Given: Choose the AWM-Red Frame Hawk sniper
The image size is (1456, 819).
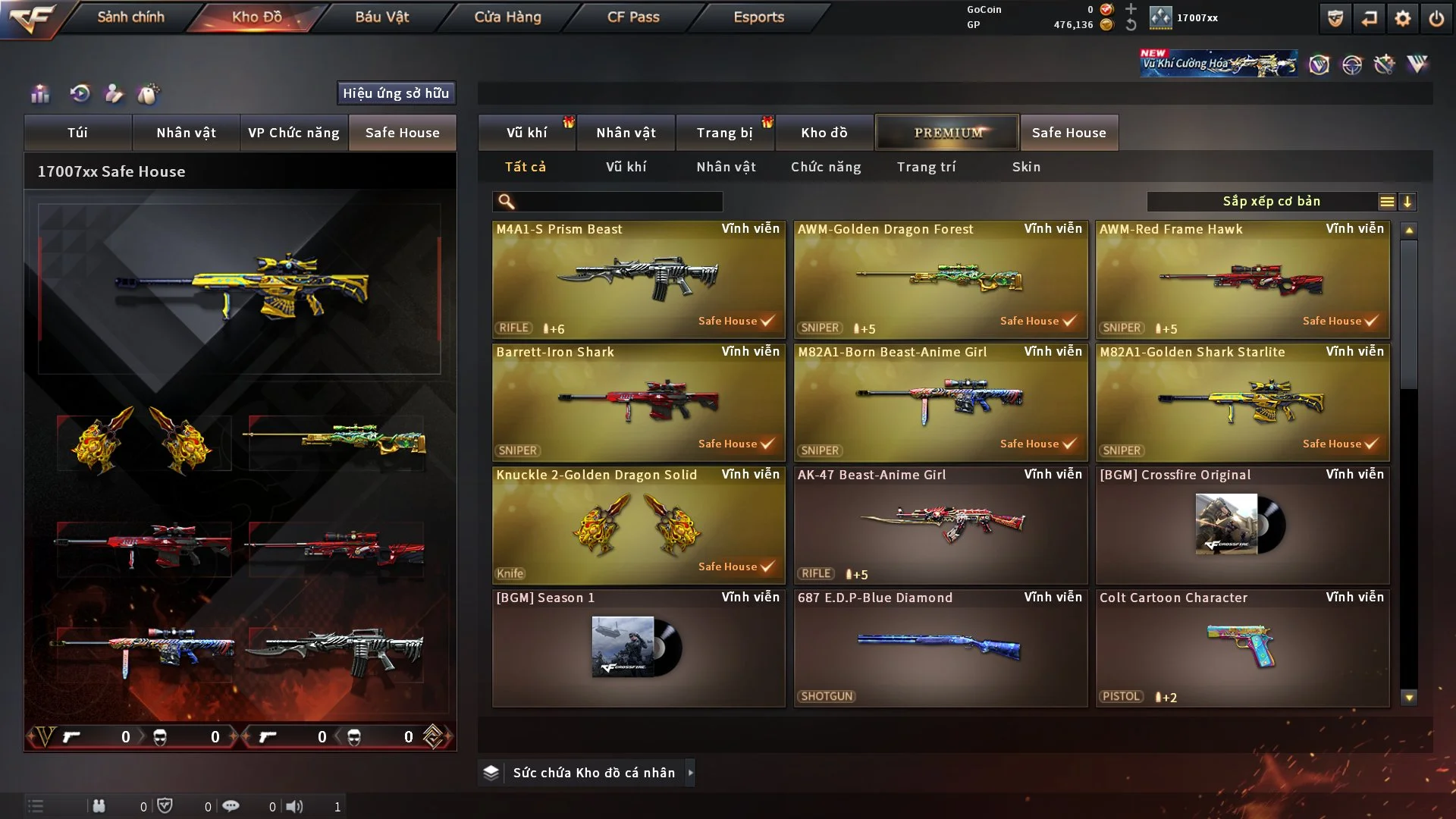Looking at the screenshot, I should pos(1242,279).
